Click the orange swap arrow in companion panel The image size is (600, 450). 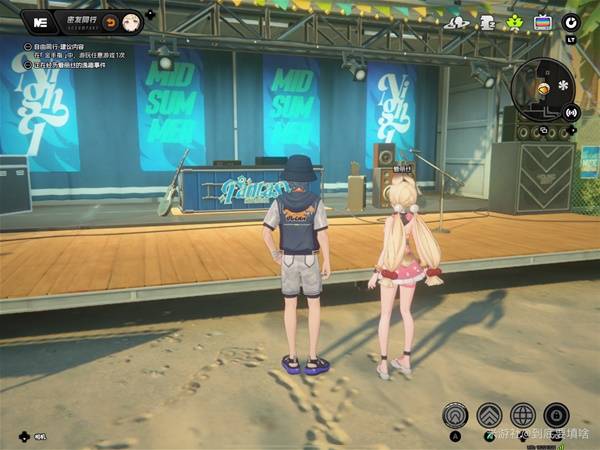pos(112,21)
